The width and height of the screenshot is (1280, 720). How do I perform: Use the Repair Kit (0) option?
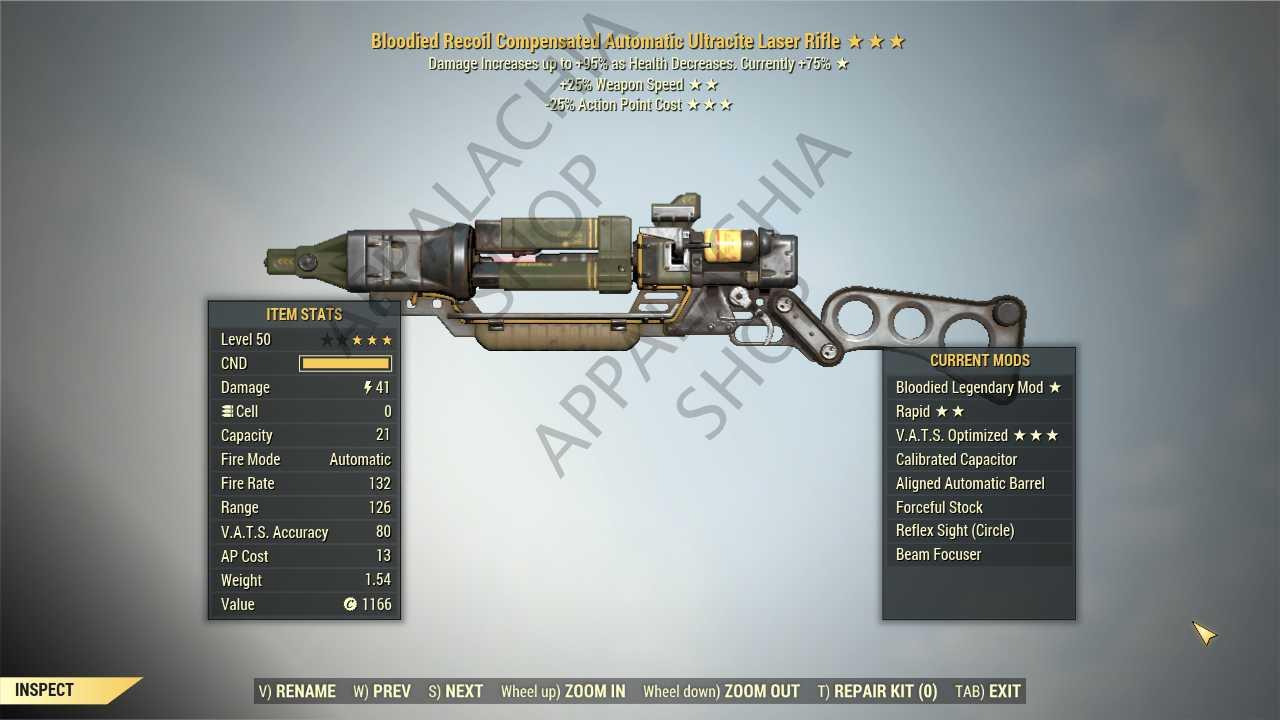[x=877, y=691]
